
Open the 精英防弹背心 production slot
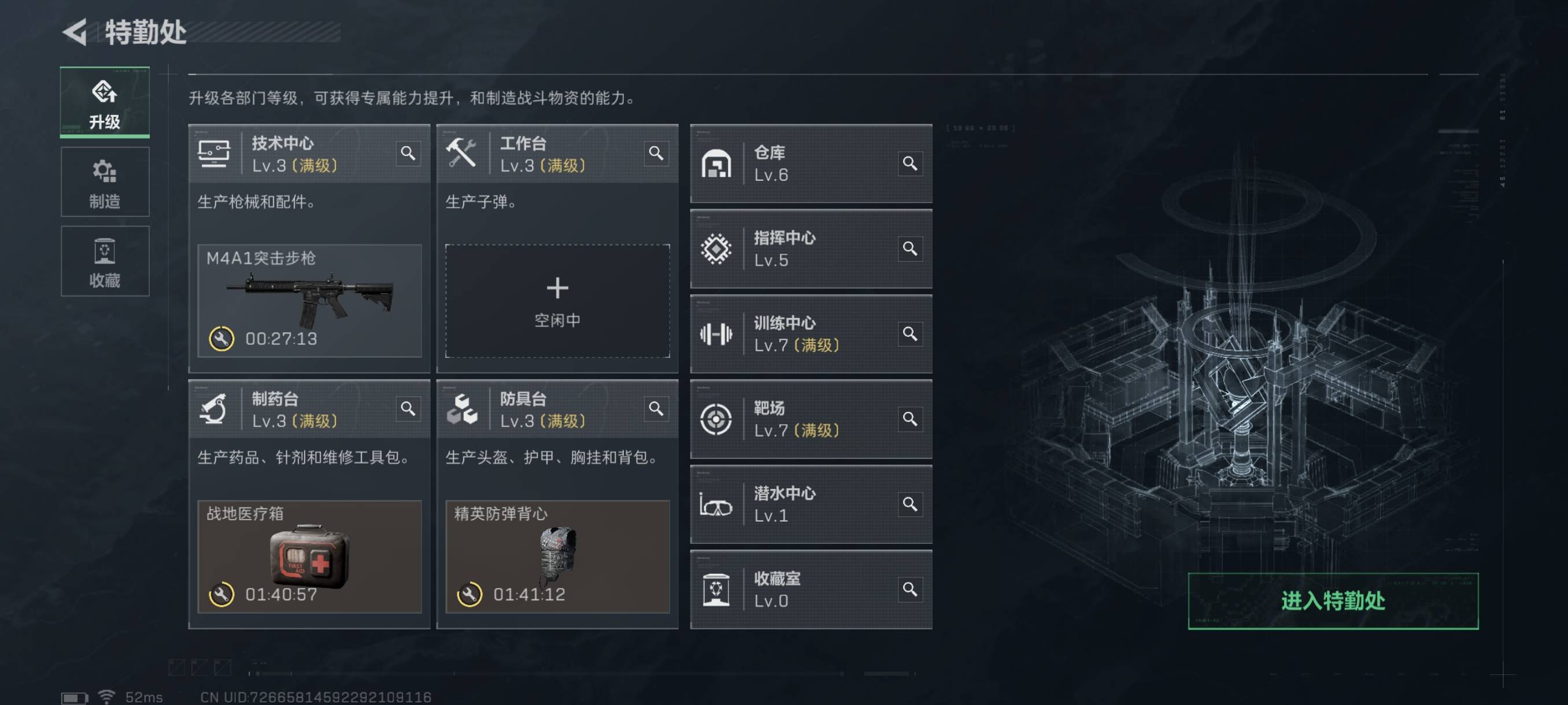click(557, 556)
